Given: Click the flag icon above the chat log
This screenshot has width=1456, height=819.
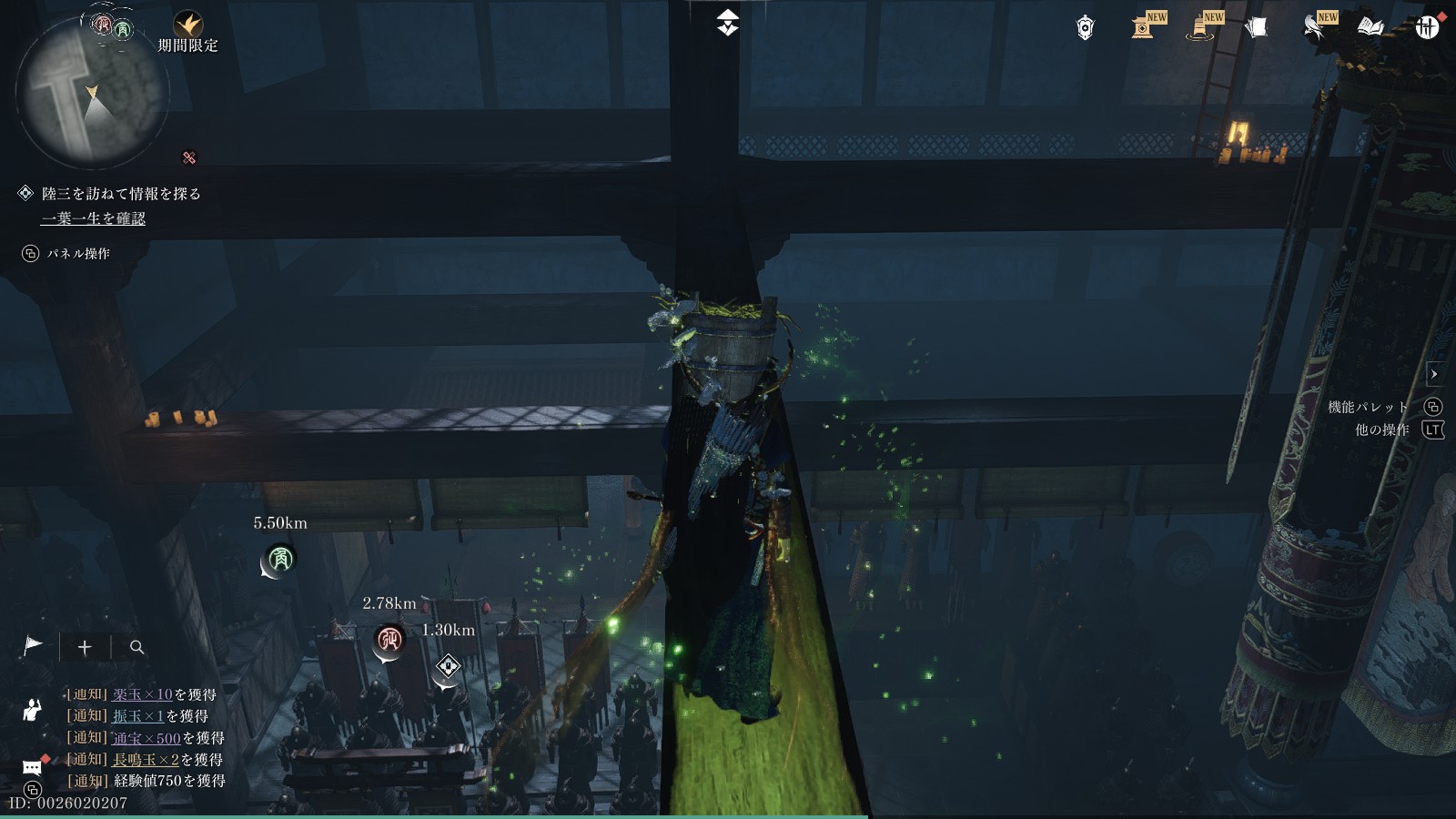Looking at the screenshot, I should coord(33,646).
